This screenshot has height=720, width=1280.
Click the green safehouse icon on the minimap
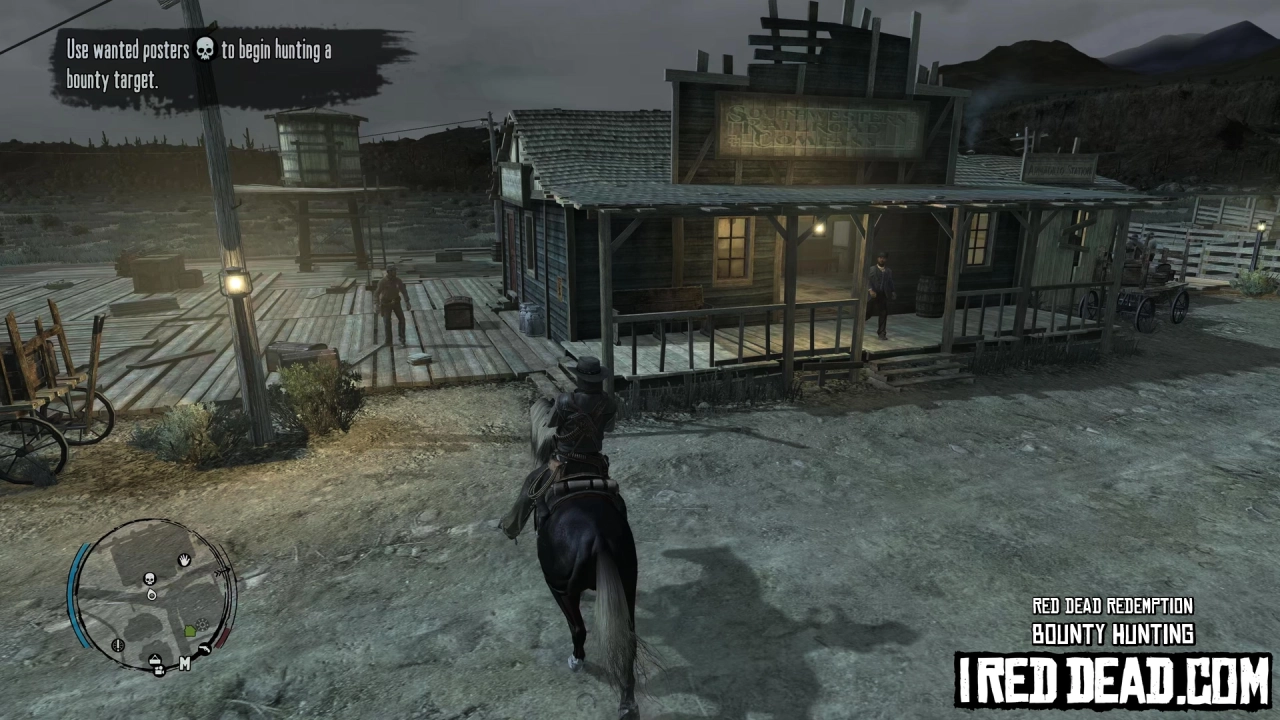pyautogui.click(x=190, y=629)
